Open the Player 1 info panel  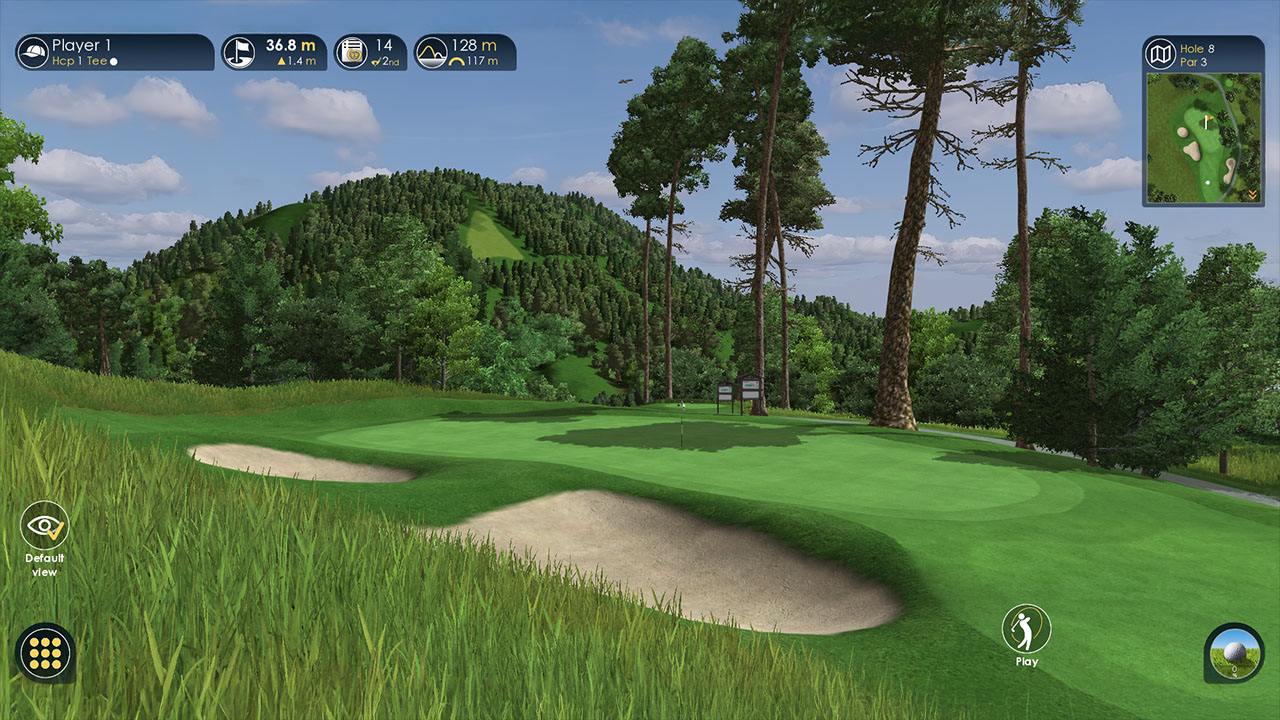pyautogui.click(x=114, y=52)
